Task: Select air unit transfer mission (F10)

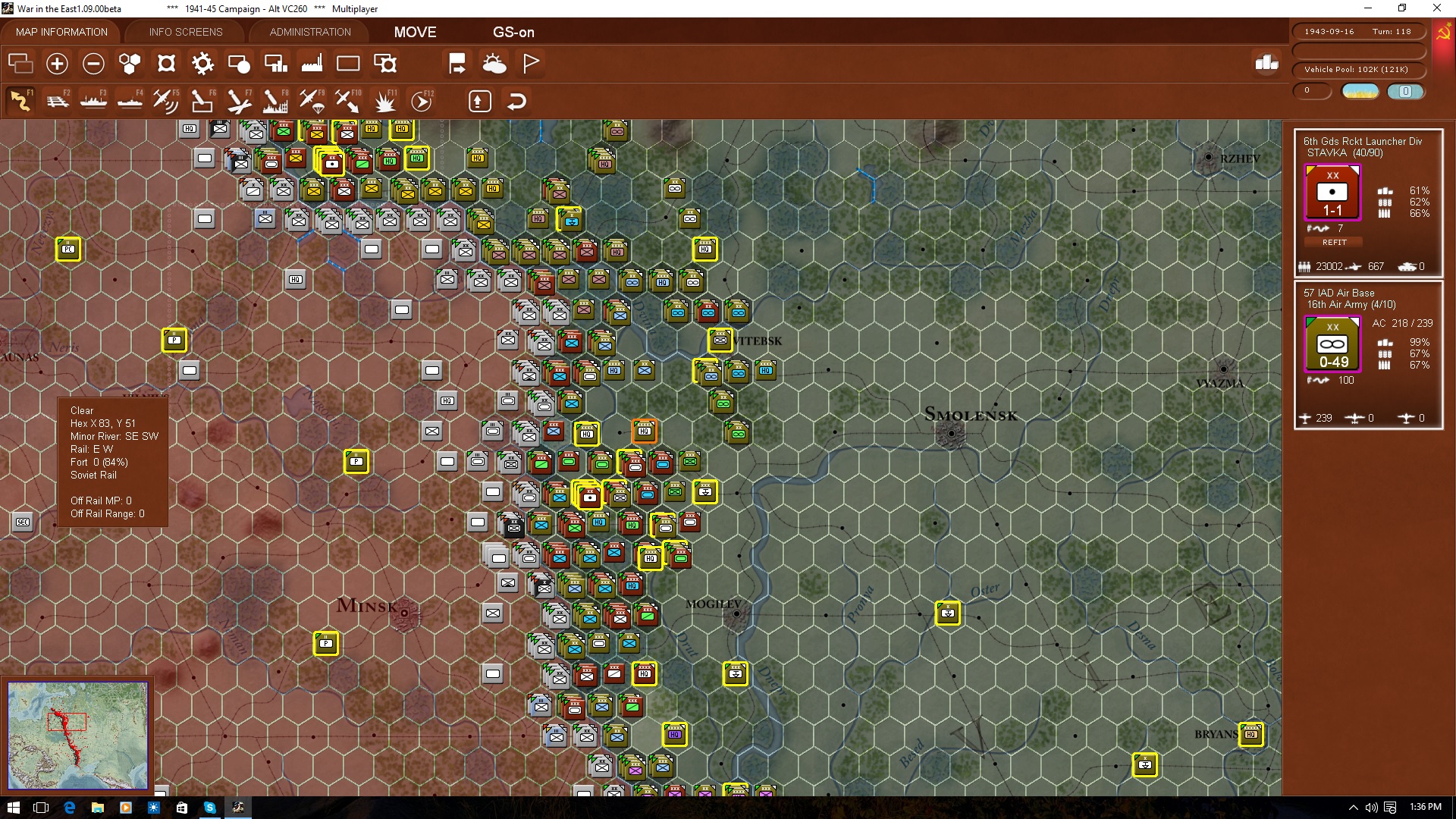Action: click(348, 100)
